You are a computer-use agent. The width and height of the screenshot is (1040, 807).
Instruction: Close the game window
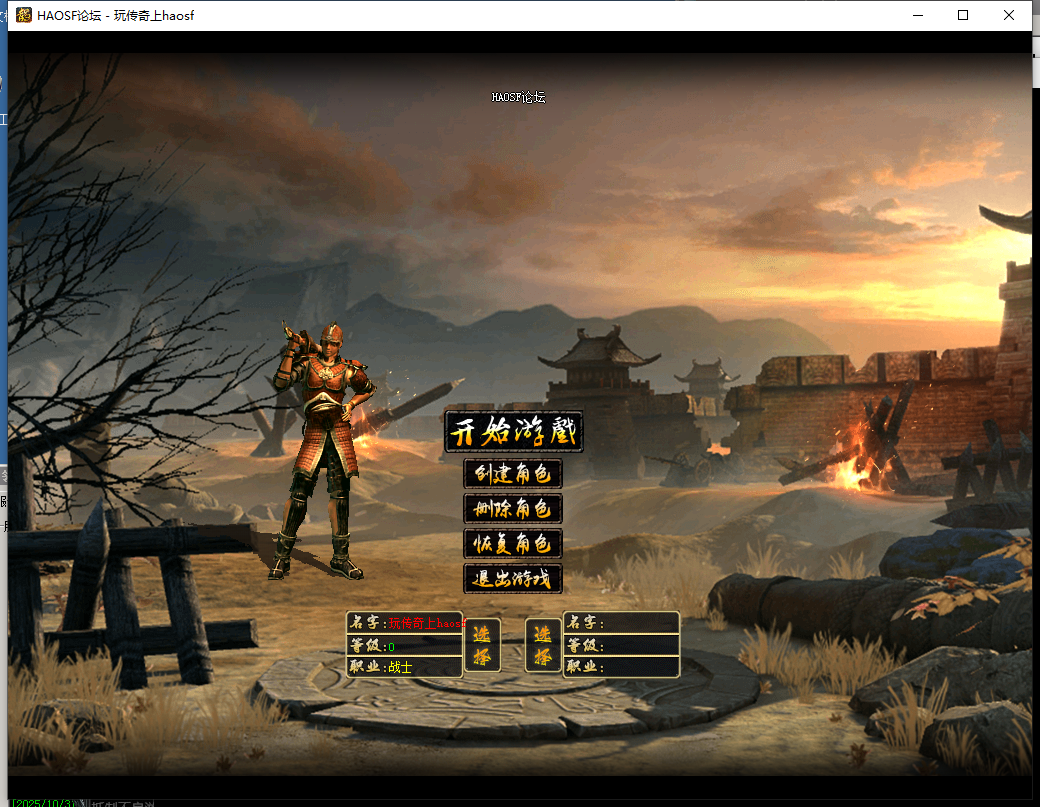click(1008, 15)
